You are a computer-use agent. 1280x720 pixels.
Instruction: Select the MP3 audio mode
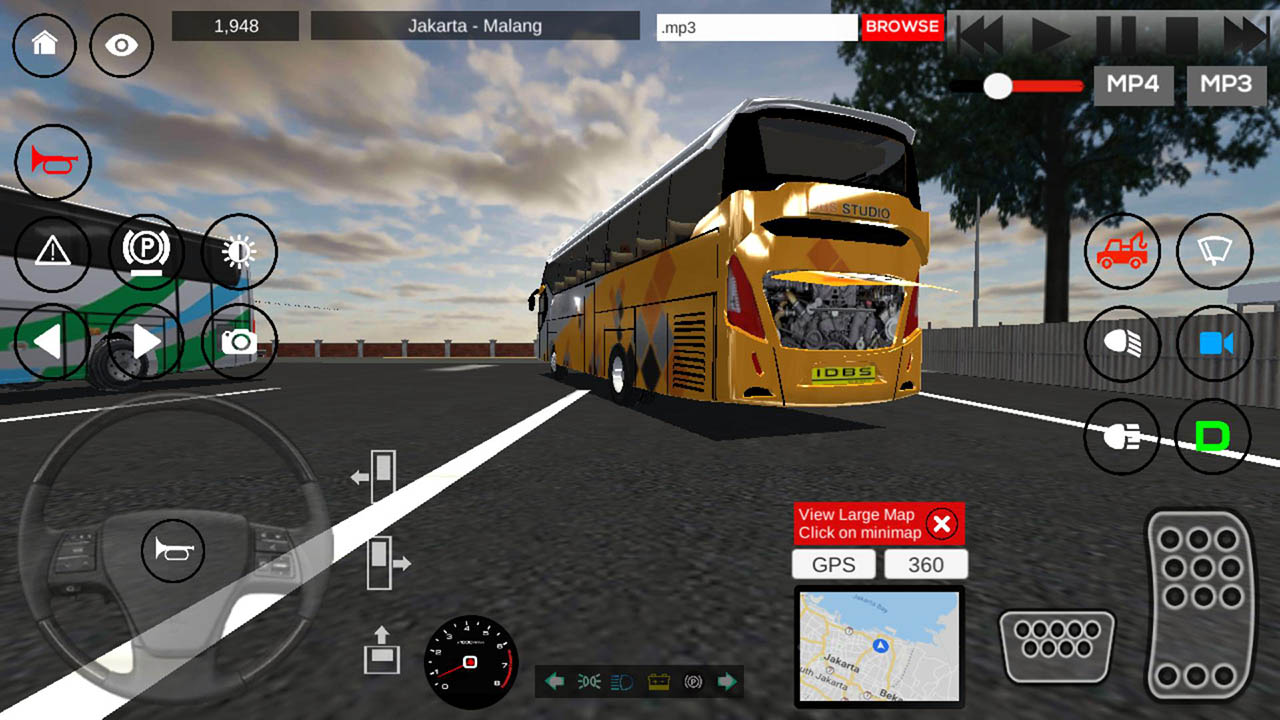(x=1225, y=84)
